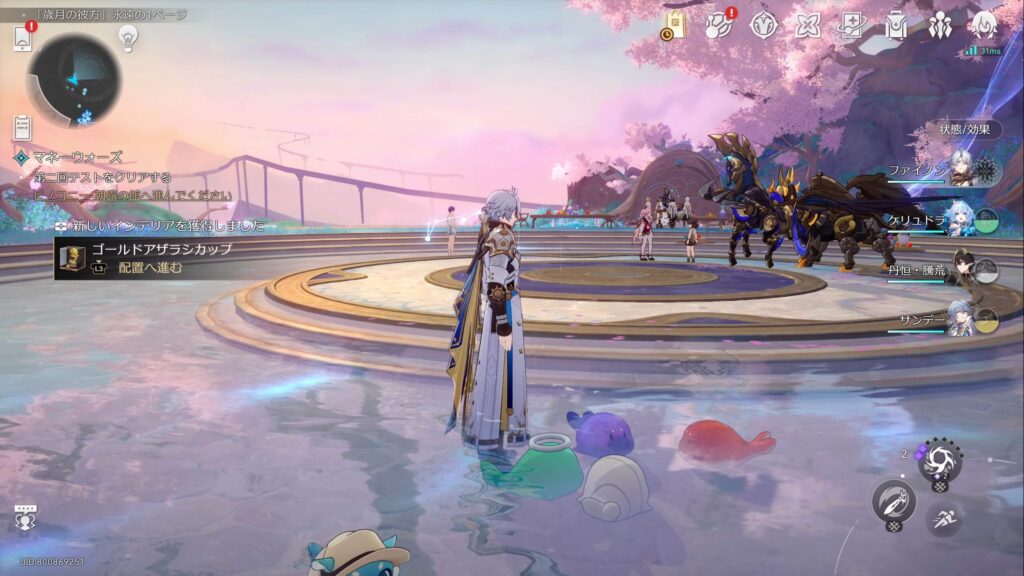Open the warp star-card icon
Viewport: 1024px width, 576px height.
click(x=852, y=26)
